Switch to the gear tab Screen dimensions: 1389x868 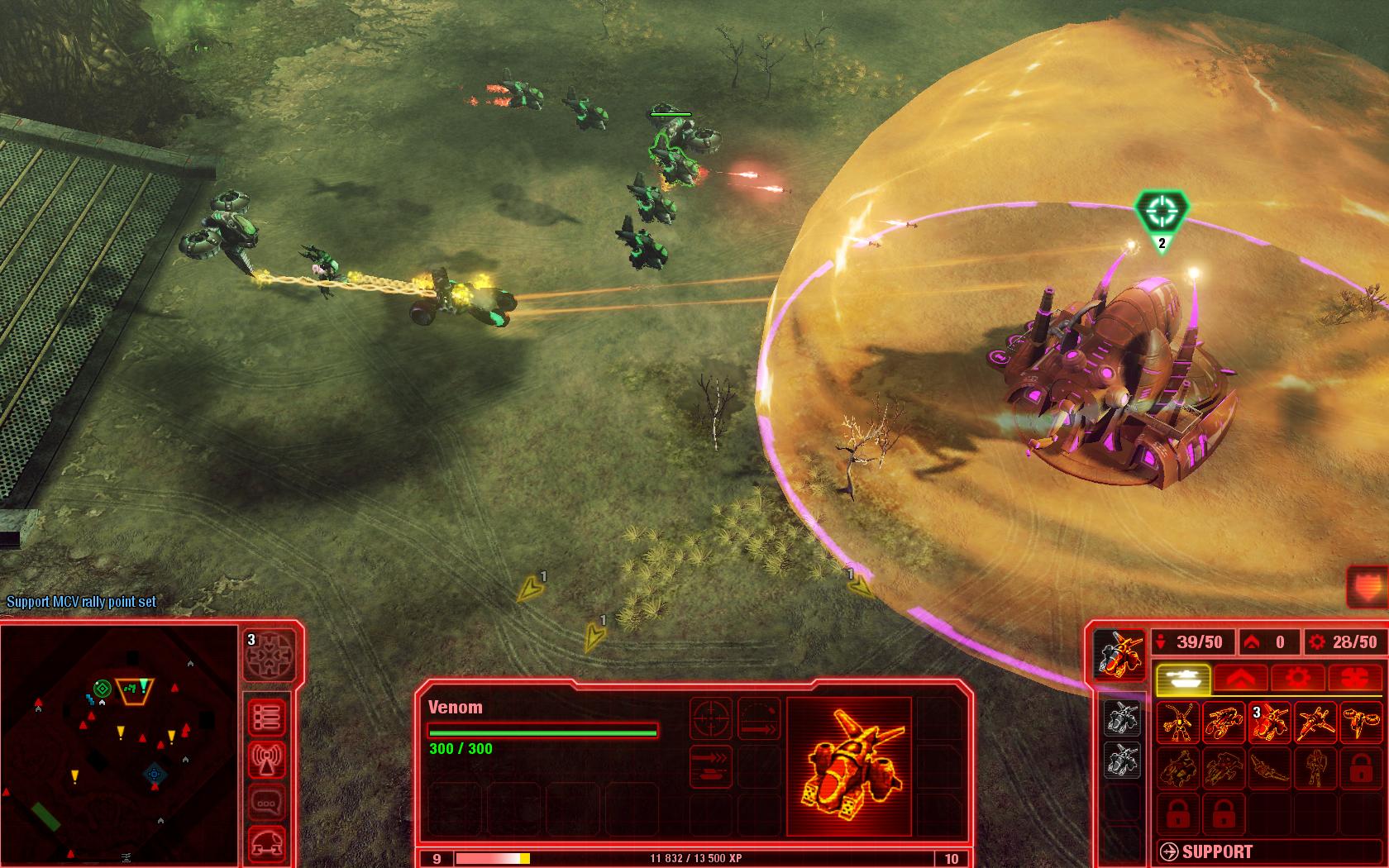pyautogui.click(x=1300, y=679)
